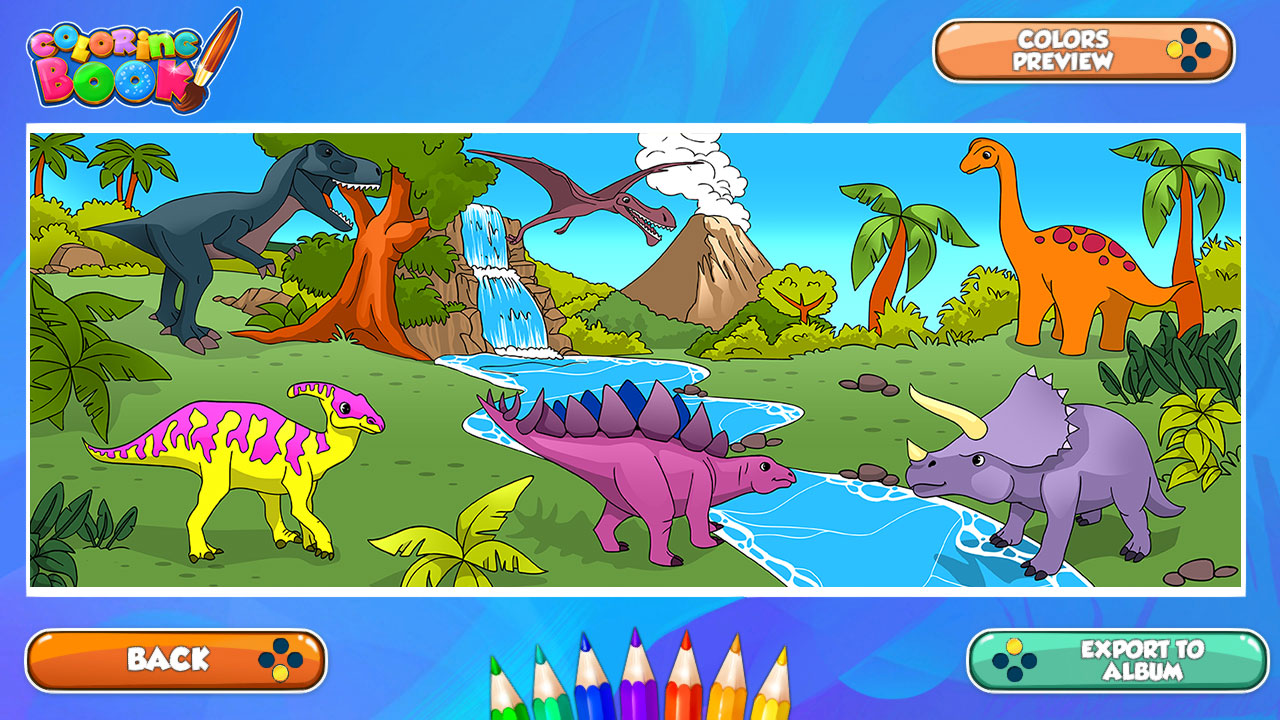Color the erupting volcano
Viewport: 1280px width, 720px height.
[x=700, y=270]
